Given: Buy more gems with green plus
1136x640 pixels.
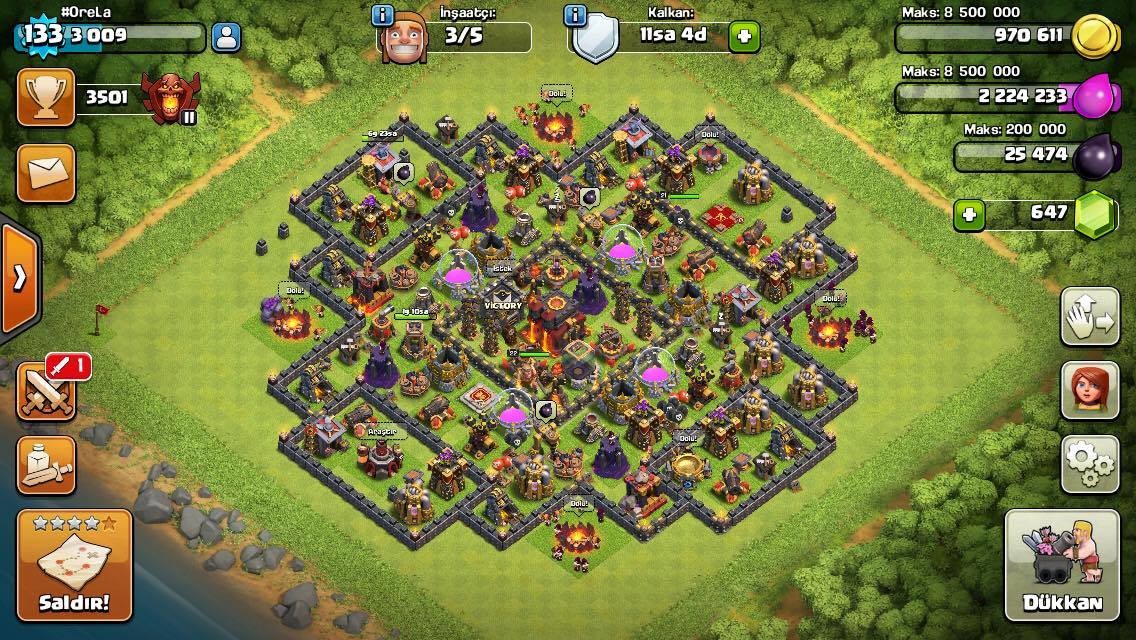Looking at the screenshot, I should (x=967, y=214).
